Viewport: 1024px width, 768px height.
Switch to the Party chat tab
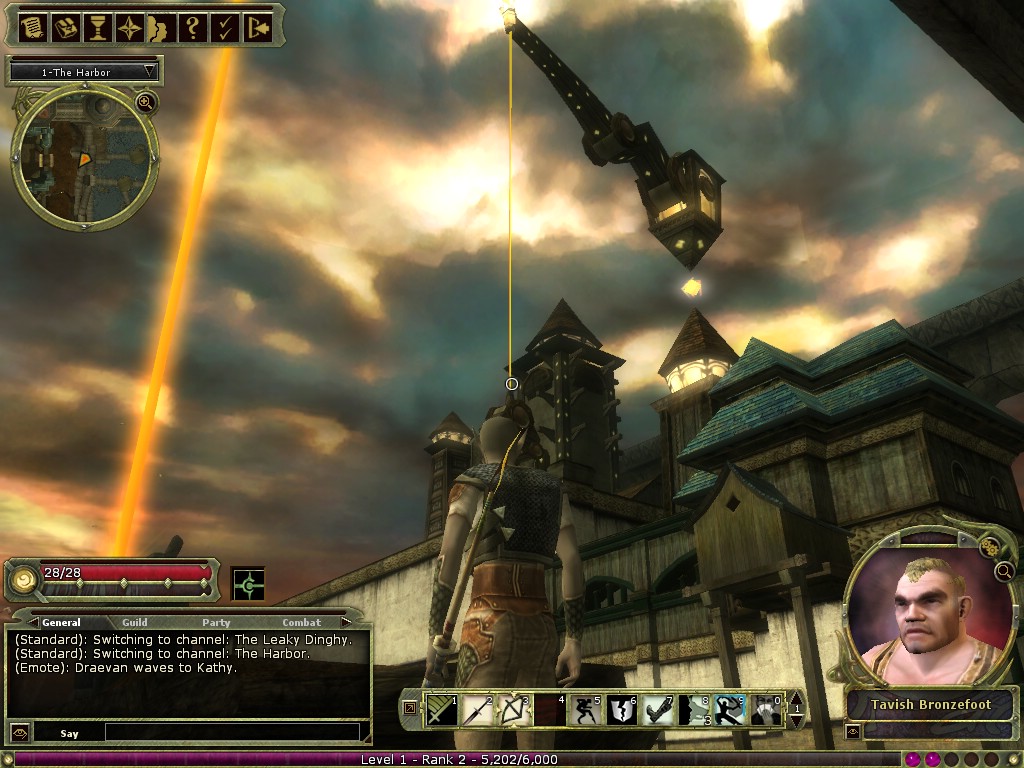coord(216,622)
